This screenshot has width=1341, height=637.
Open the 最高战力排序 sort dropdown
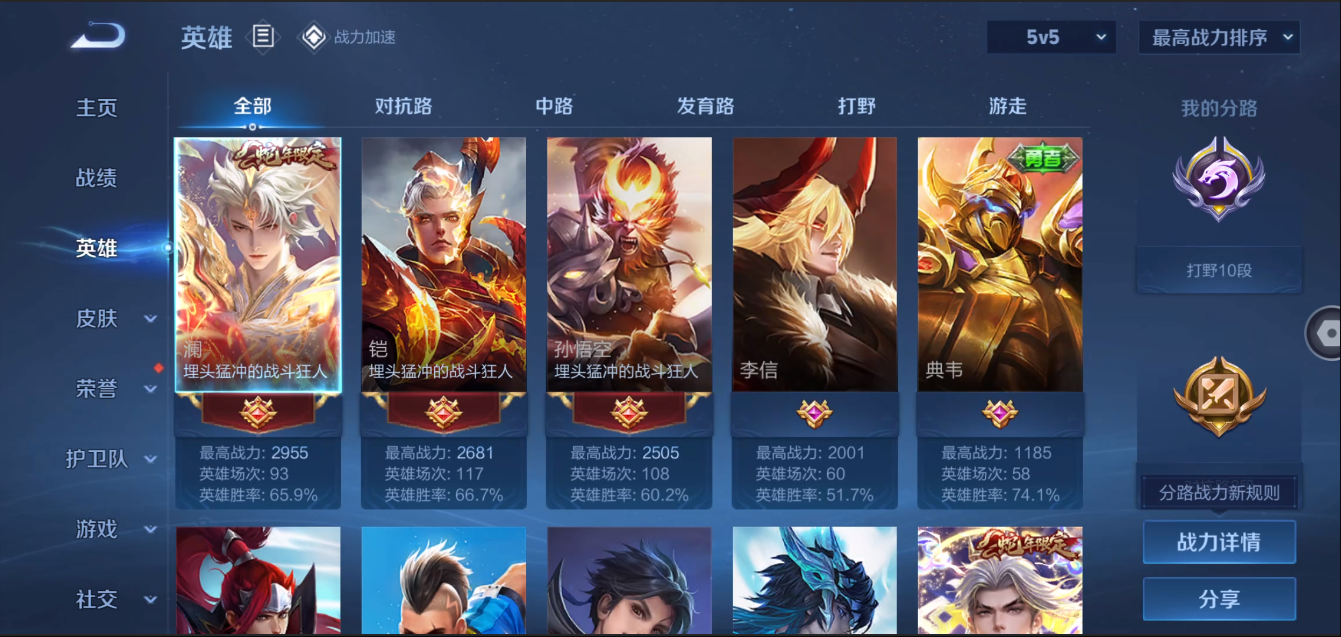[x=1218, y=38]
